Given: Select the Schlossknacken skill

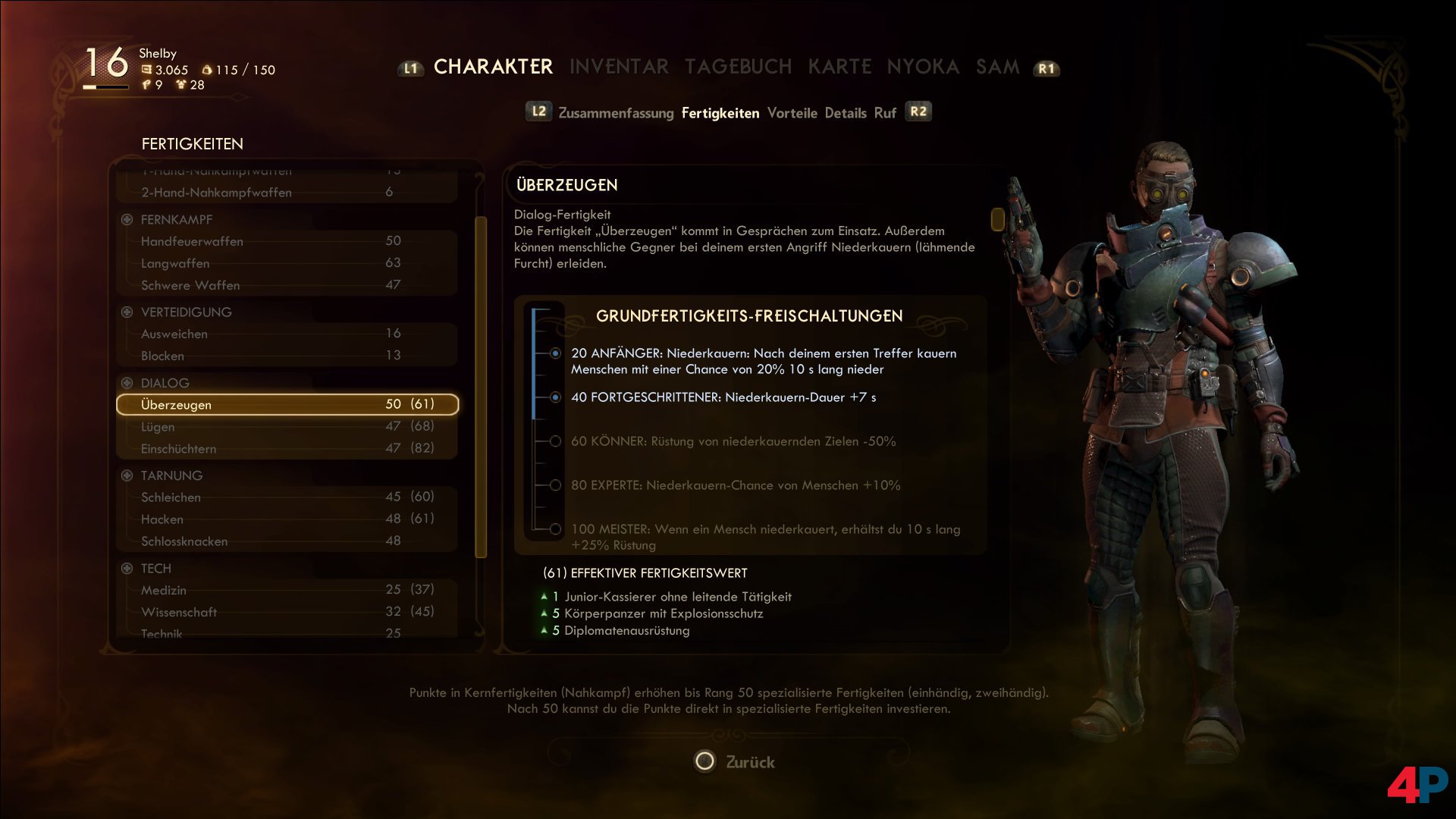Looking at the screenshot, I should (x=287, y=541).
